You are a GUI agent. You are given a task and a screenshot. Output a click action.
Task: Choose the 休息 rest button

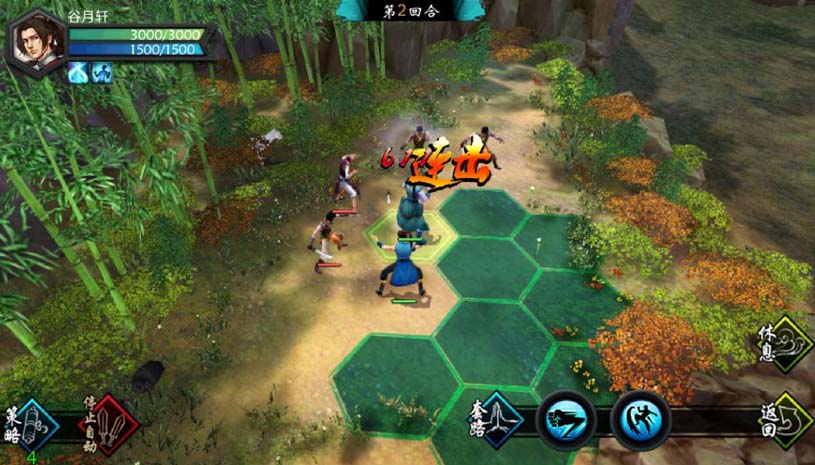click(786, 344)
